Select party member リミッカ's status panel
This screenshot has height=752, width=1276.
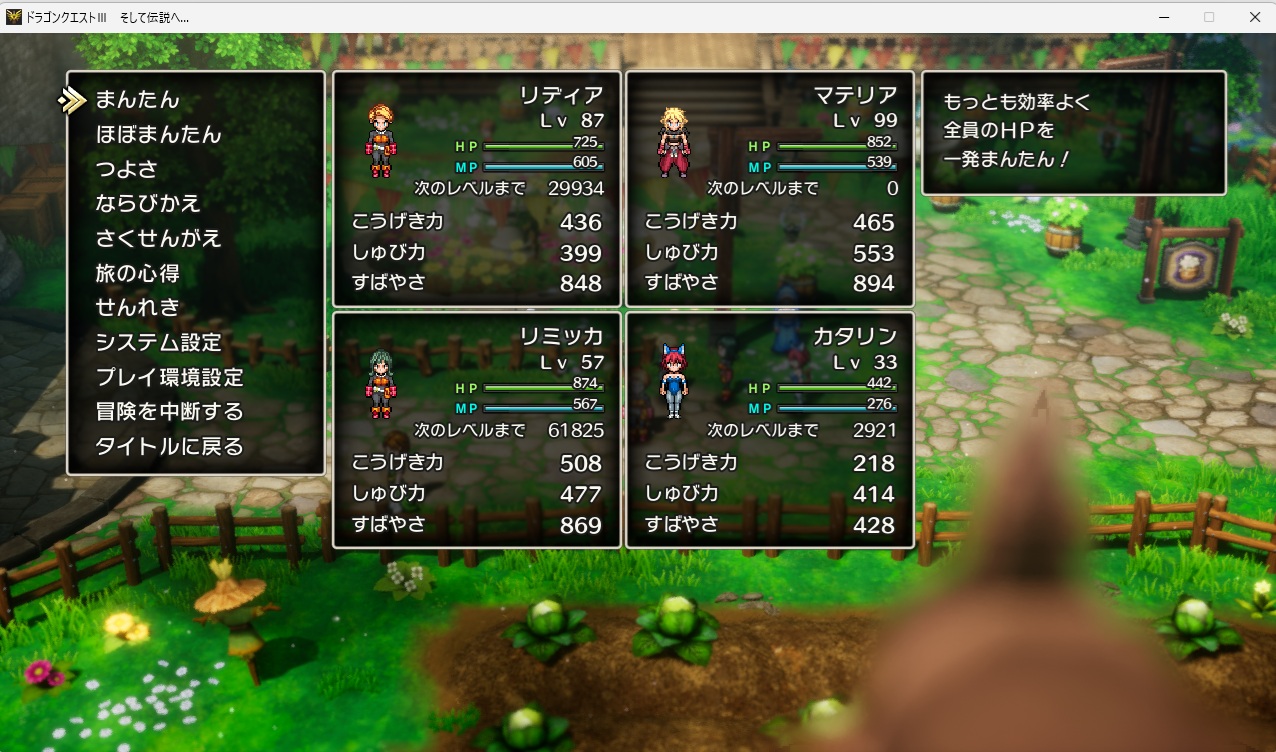(x=477, y=430)
